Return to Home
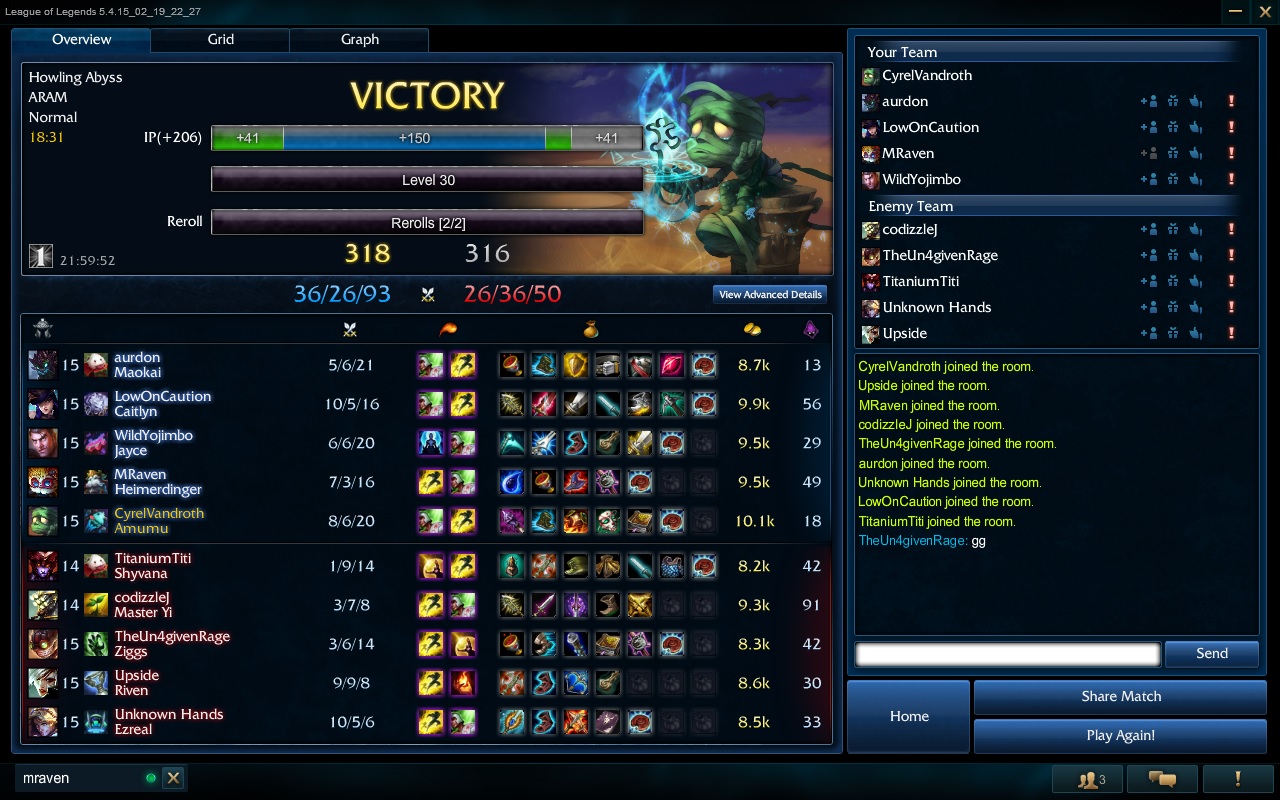1280x800 pixels. 909,716
